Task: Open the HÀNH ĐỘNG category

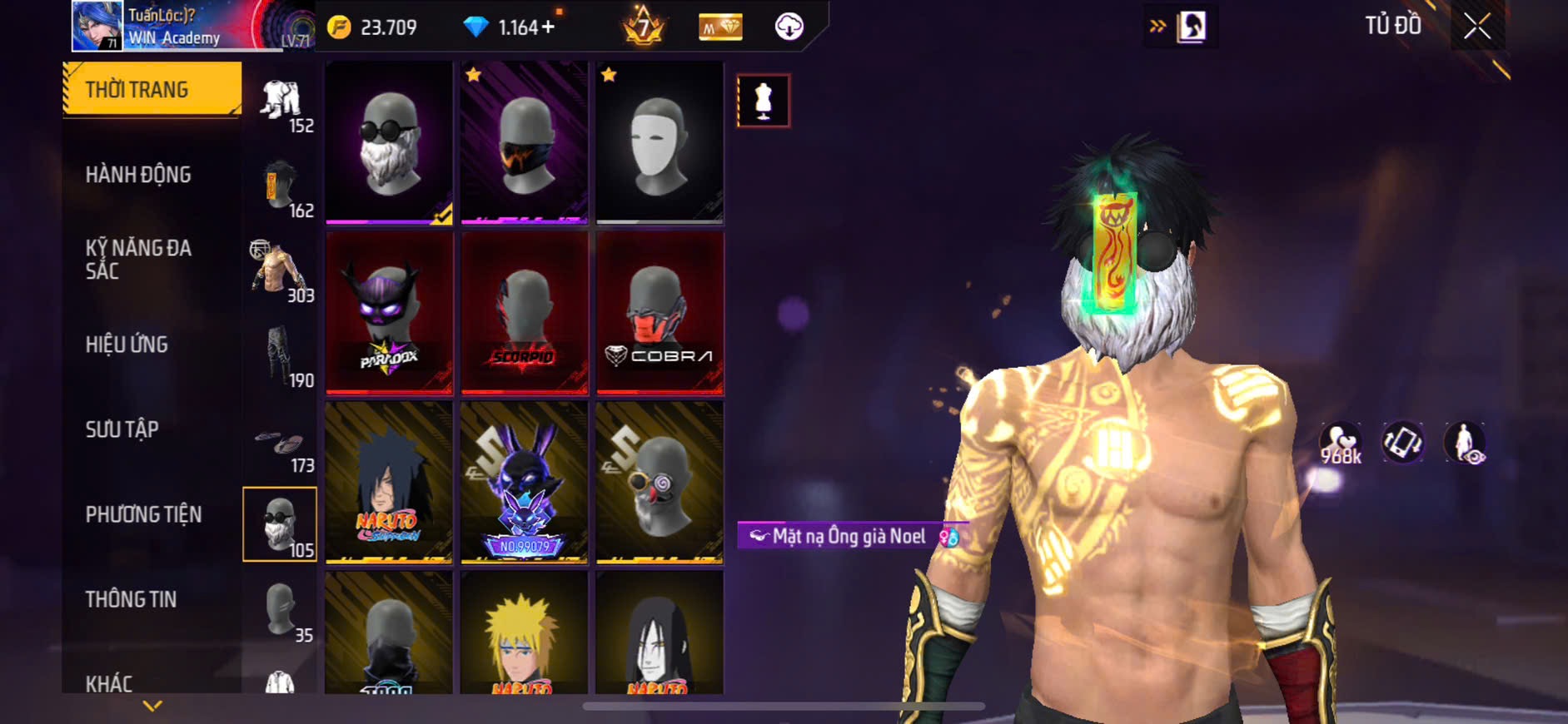Action: (x=138, y=175)
